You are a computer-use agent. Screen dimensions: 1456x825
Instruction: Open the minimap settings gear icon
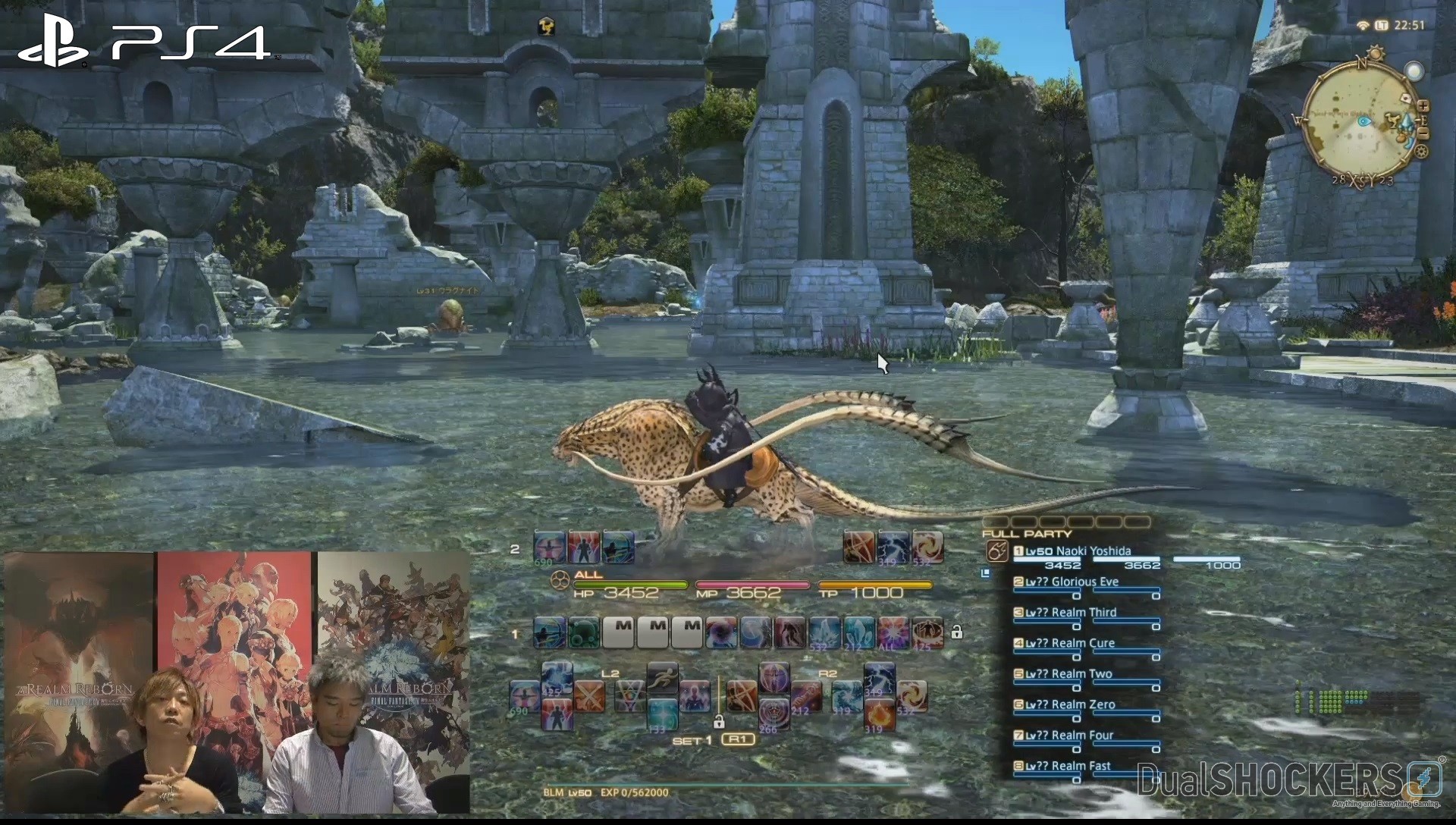tap(1422, 151)
